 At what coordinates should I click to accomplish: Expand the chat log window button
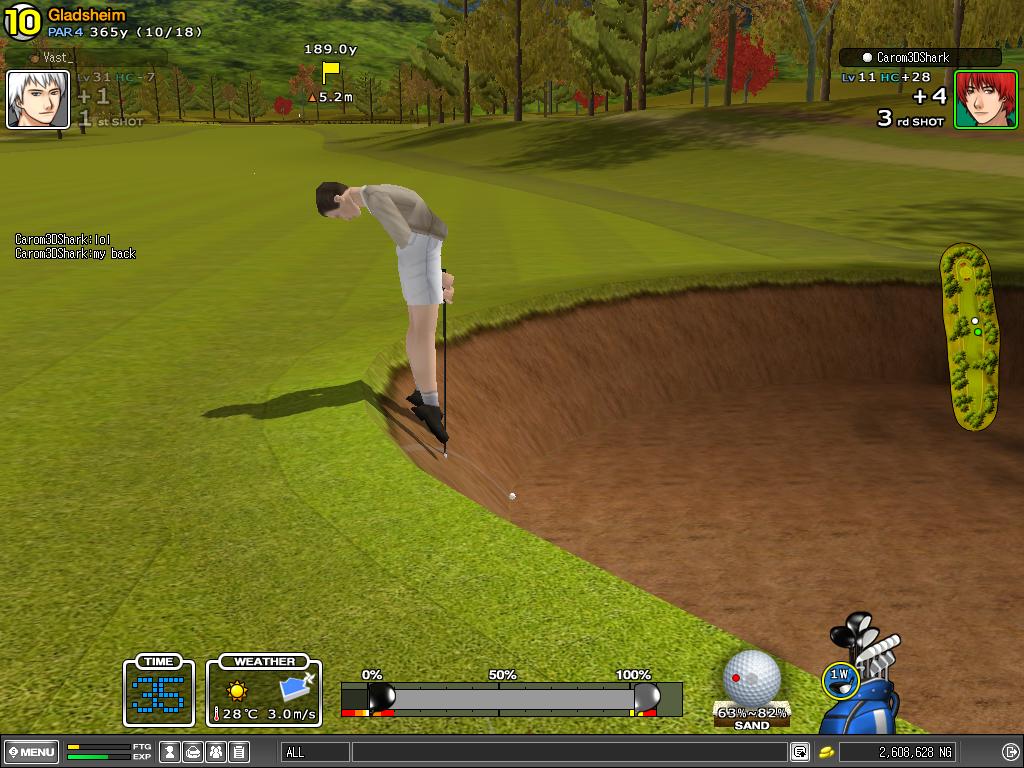[800, 752]
